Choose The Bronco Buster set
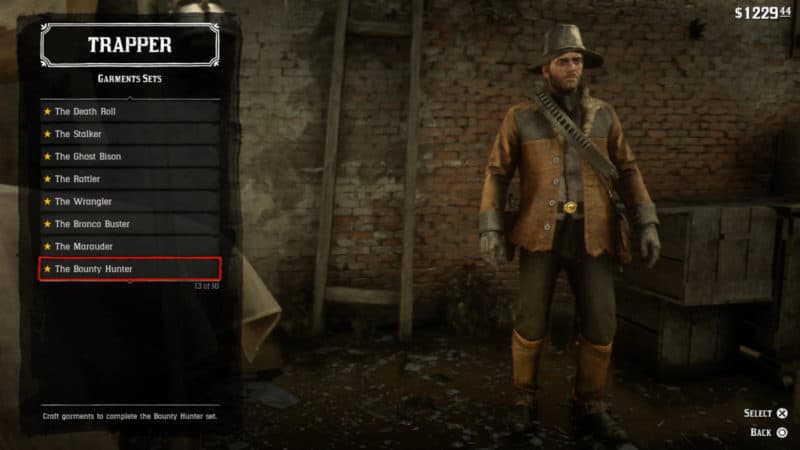The image size is (800, 450). (x=129, y=224)
